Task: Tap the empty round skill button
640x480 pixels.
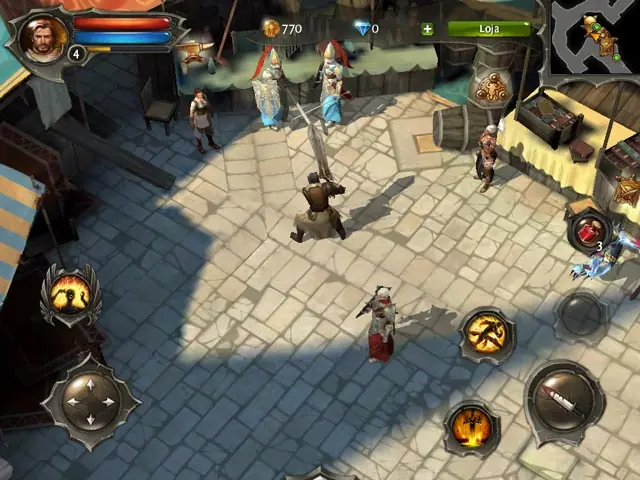Action: [x=581, y=314]
